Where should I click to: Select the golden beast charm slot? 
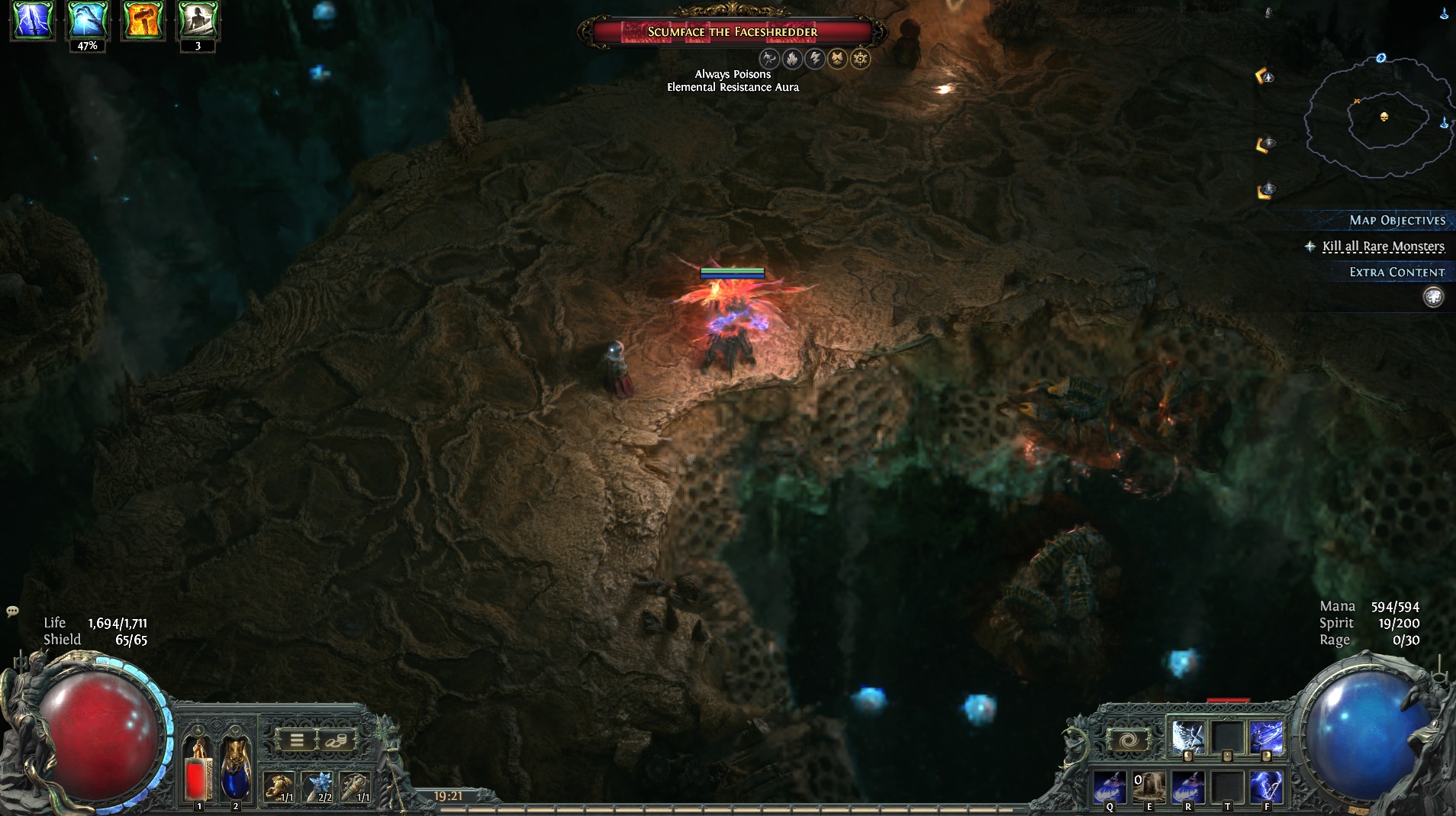tap(279, 786)
